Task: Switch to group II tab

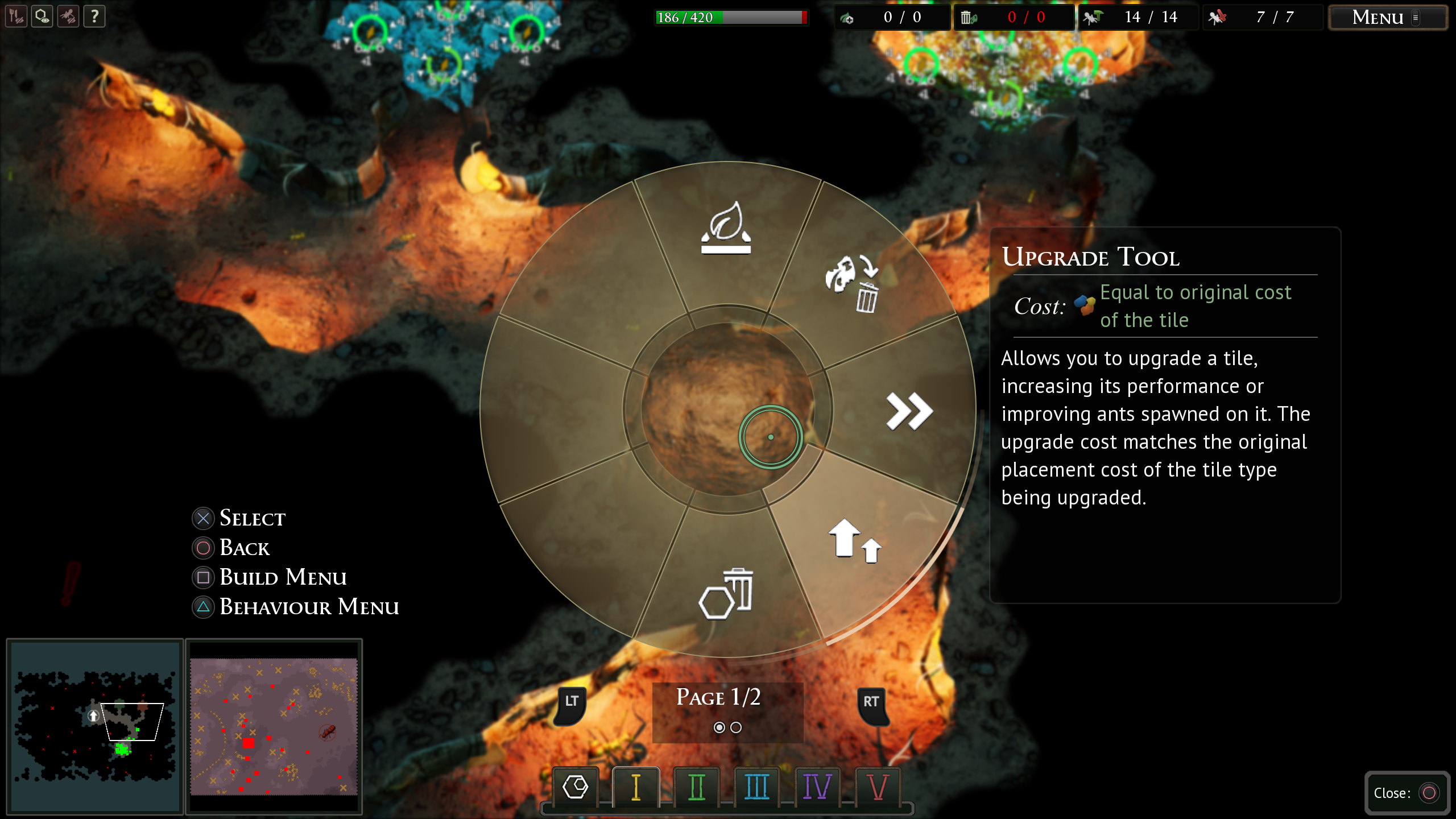Action: point(696,787)
